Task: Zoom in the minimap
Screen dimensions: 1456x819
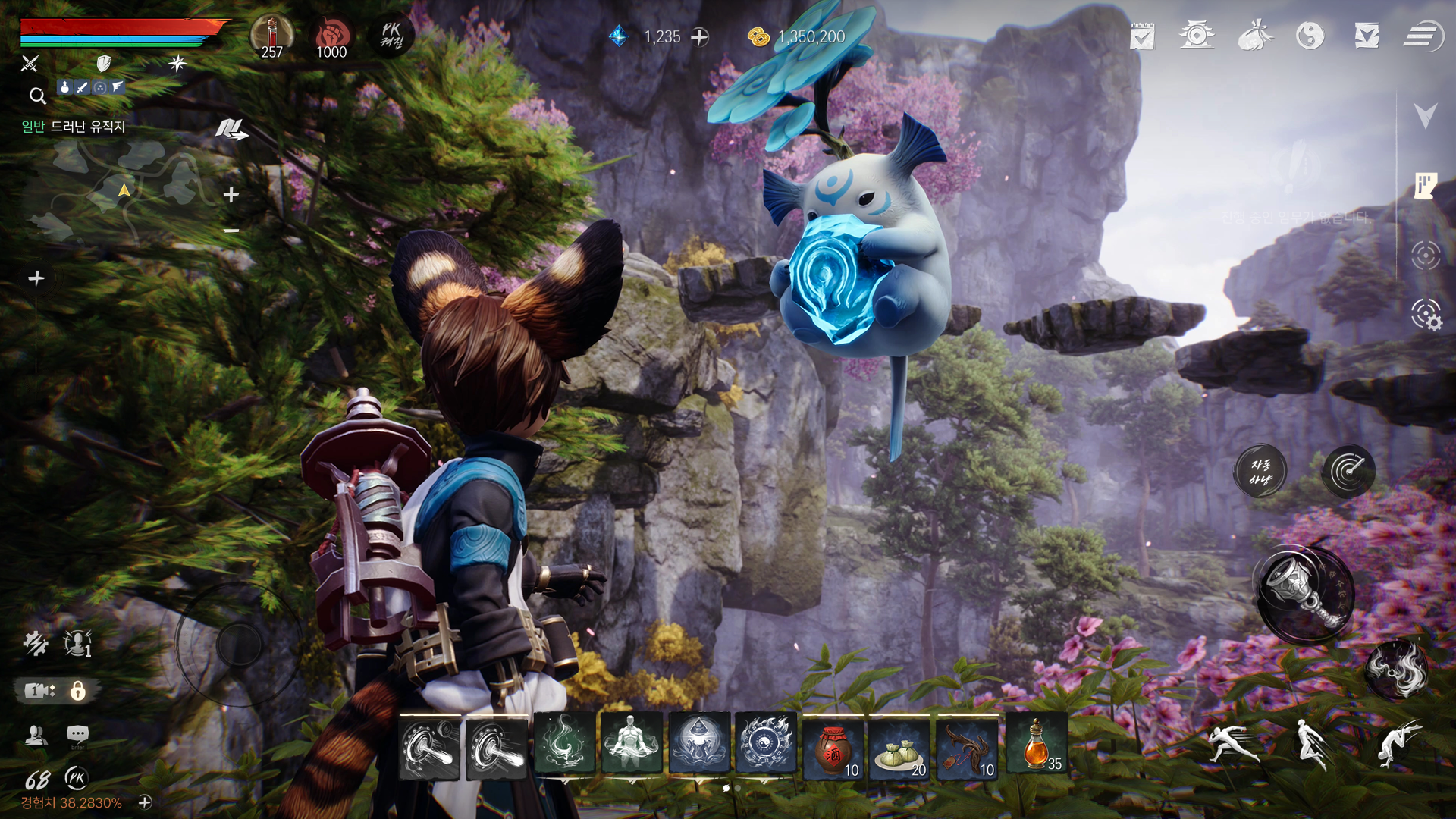Action: pyautogui.click(x=231, y=196)
